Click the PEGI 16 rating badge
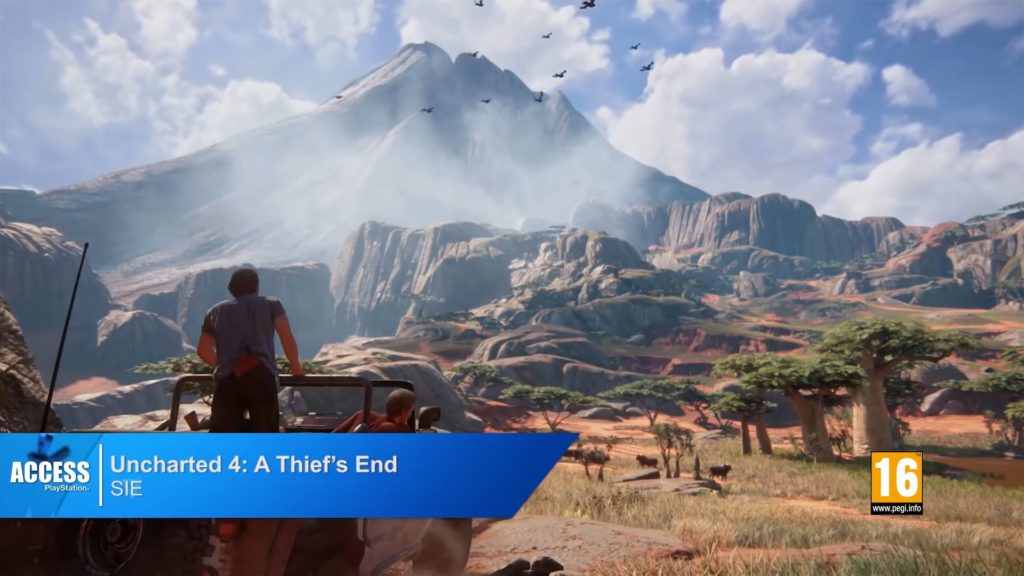Viewport: 1024px width, 576px height. pos(895,482)
